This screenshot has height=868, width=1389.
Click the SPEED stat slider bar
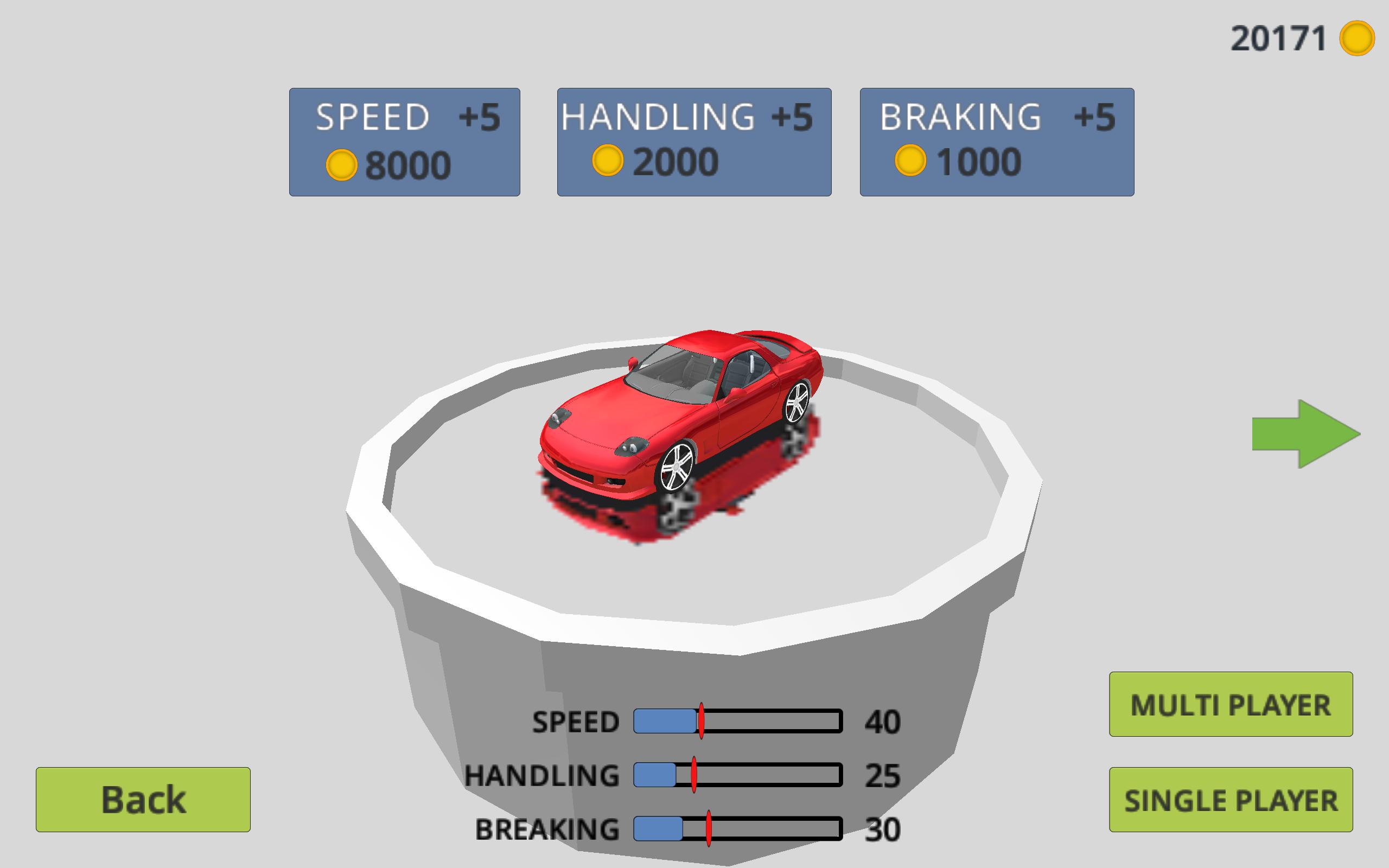(x=736, y=722)
